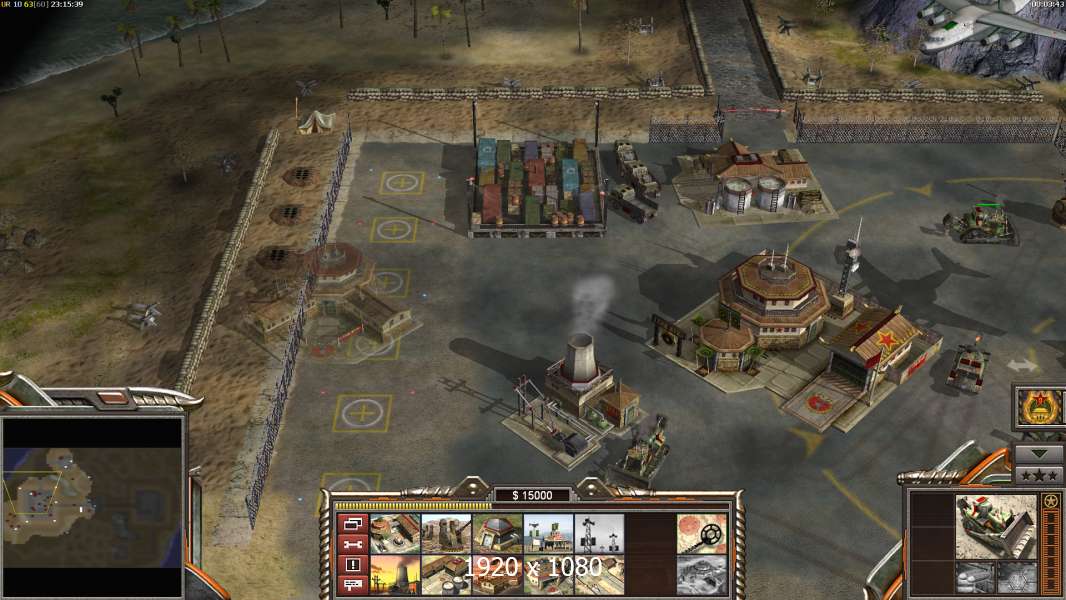Click the red wrench button

[x=352, y=544]
